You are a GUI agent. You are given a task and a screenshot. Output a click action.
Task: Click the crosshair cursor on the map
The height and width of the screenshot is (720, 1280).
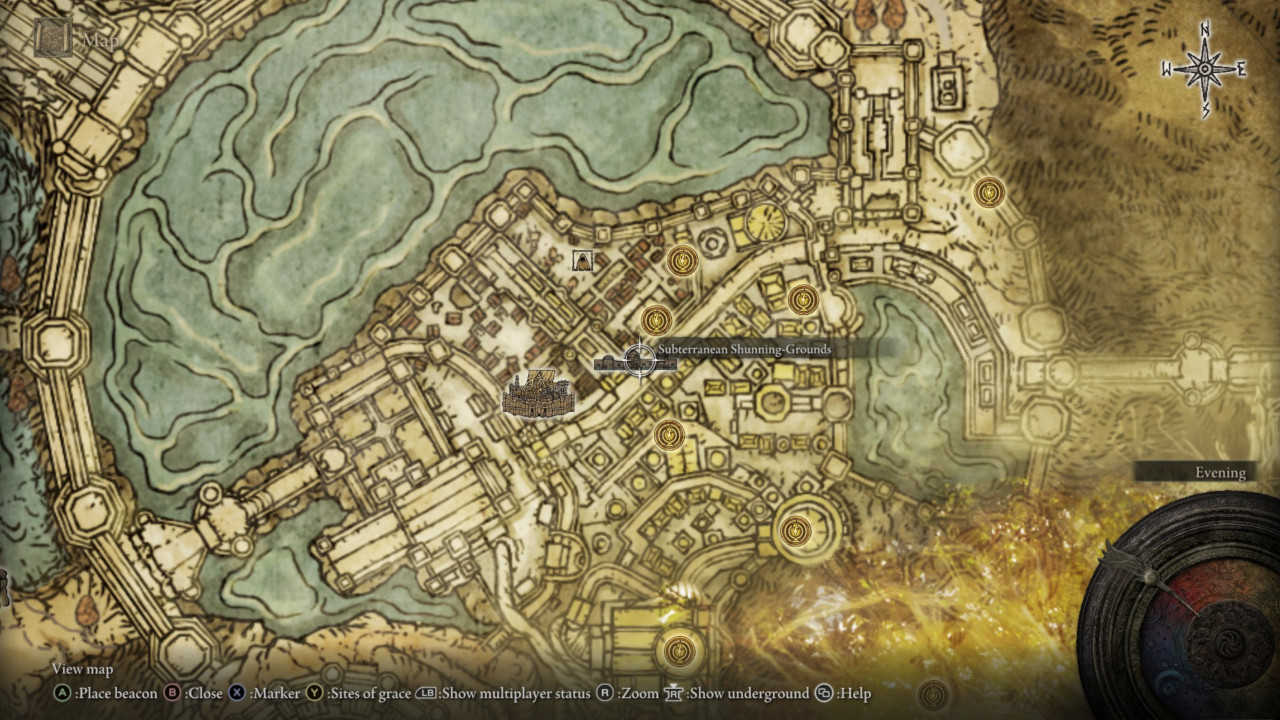point(638,362)
